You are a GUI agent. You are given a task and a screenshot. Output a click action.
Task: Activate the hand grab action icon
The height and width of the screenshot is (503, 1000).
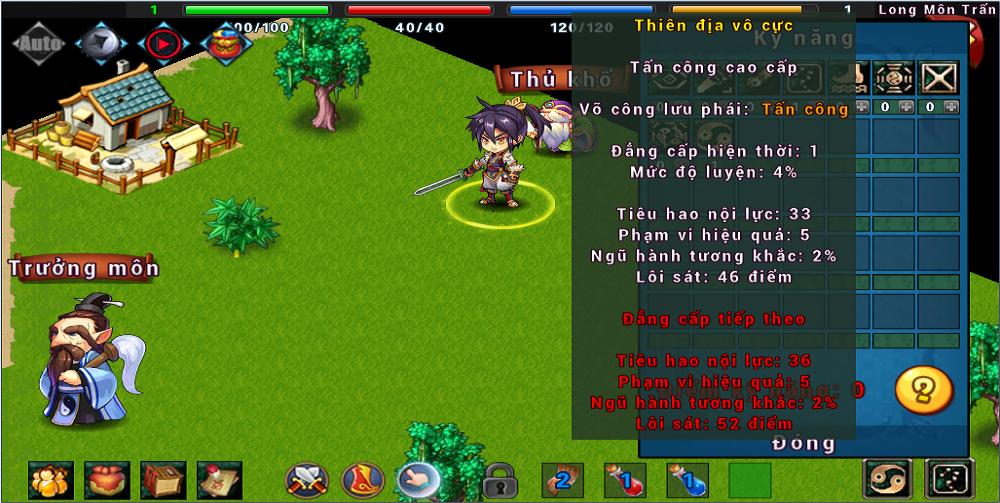419,481
